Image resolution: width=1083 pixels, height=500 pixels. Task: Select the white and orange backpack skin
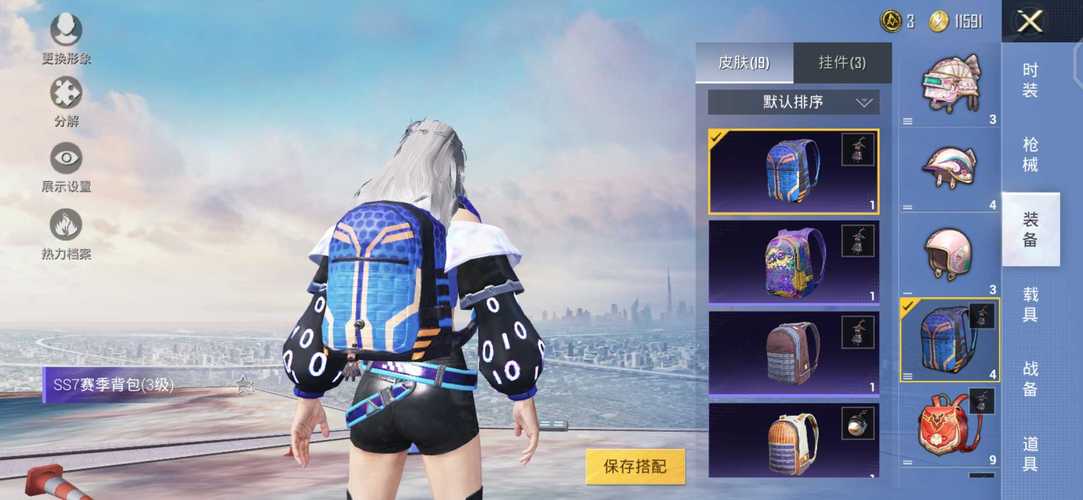[793, 440]
